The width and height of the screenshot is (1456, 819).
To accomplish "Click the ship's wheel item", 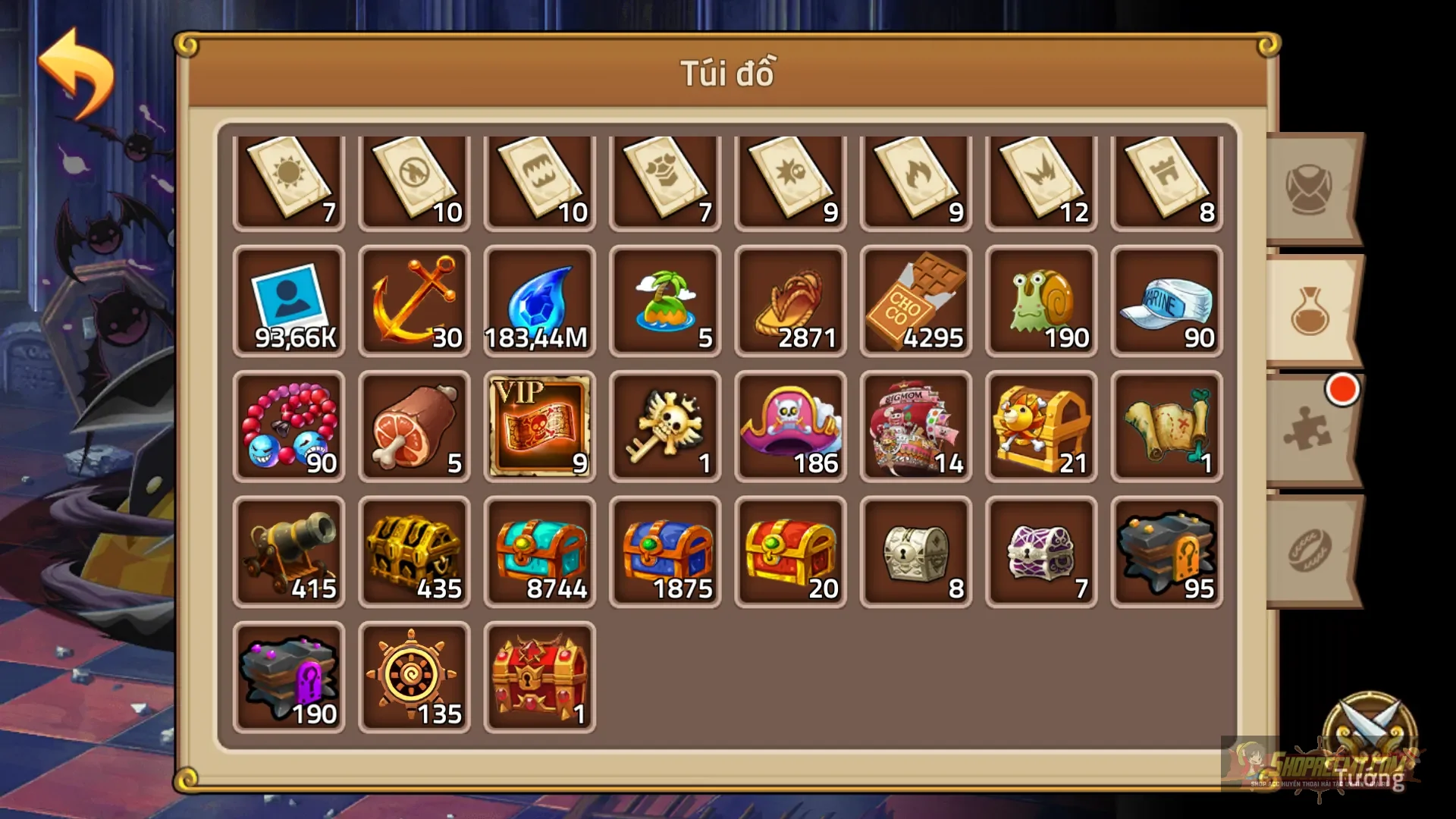I will tap(414, 675).
